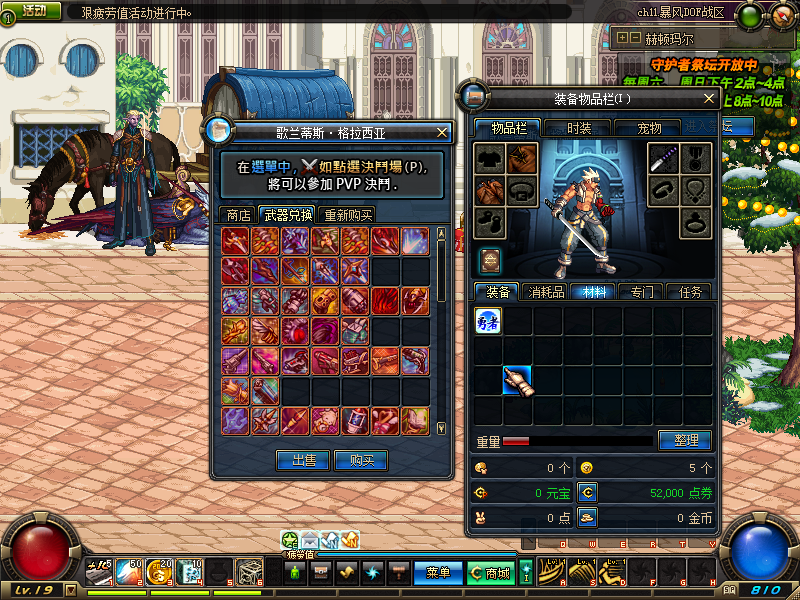Open the 任务 quest items category
The width and height of the screenshot is (800, 600).
pyautogui.click(x=690, y=292)
